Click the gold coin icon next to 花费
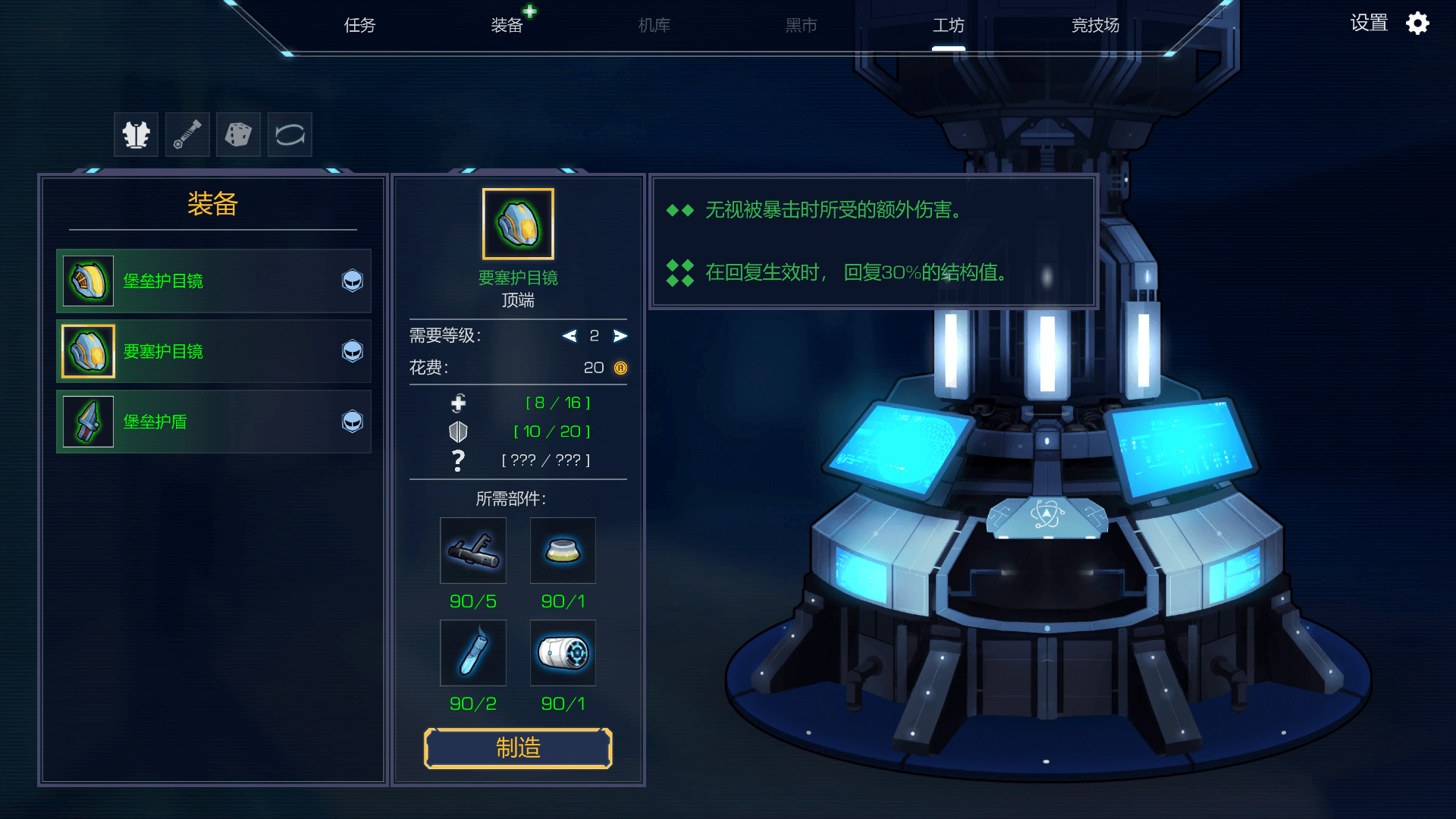 point(620,369)
